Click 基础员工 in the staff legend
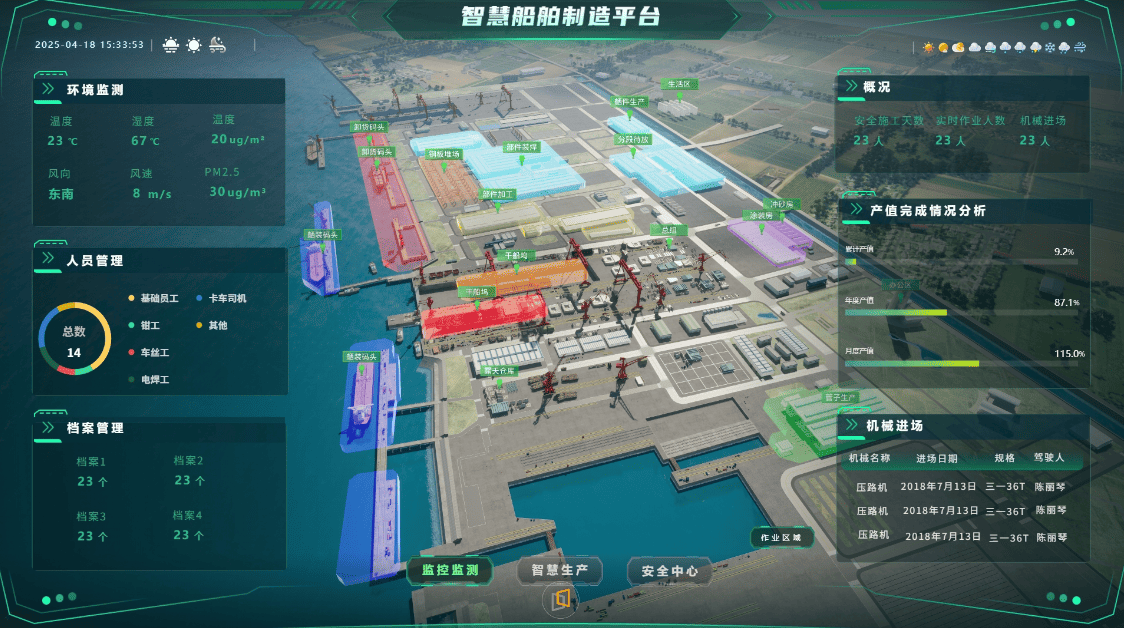The height and width of the screenshot is (628, 1124). 159,299
